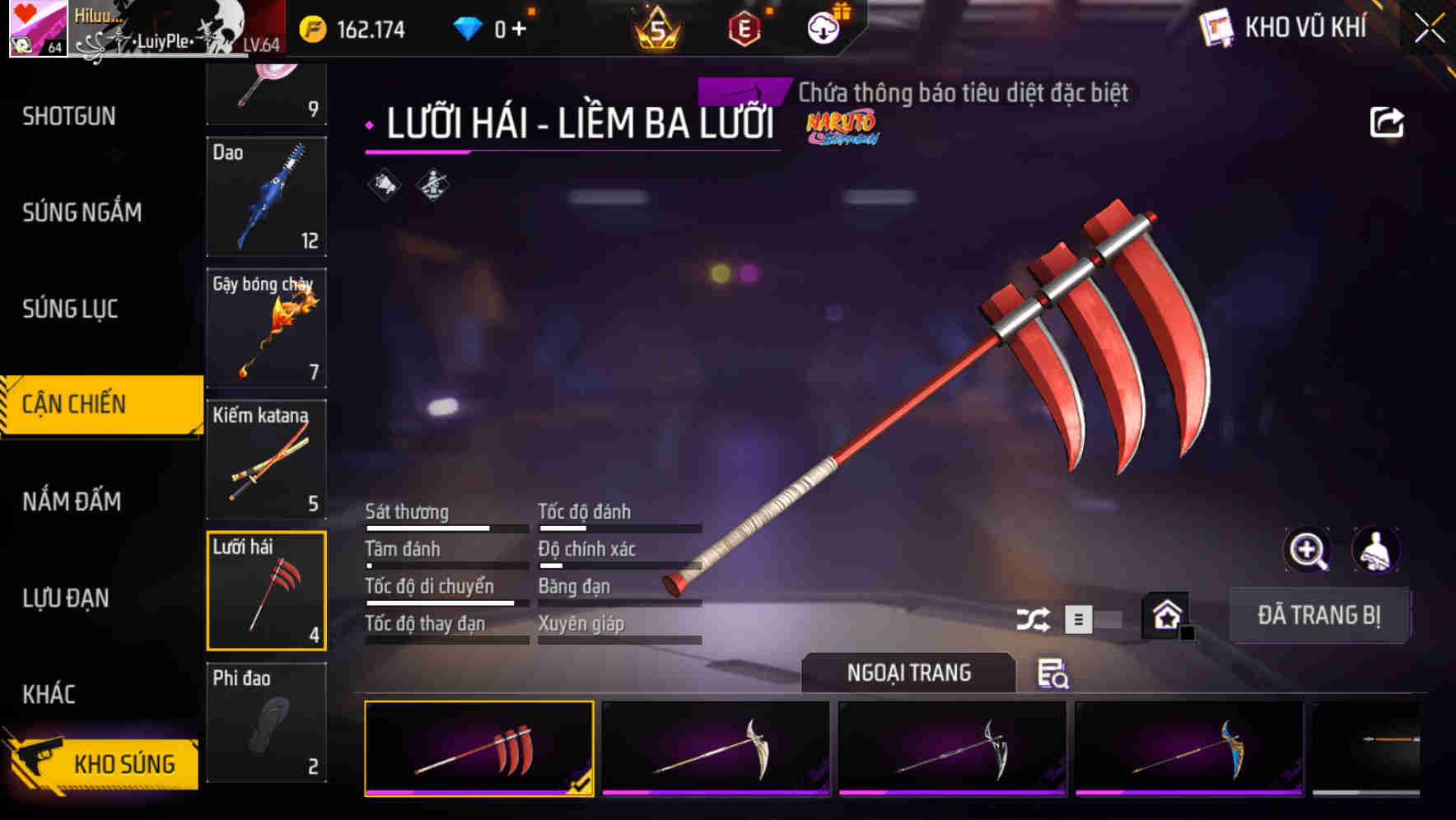Click the Đã Trang Bị button

tap(1319, 615)
